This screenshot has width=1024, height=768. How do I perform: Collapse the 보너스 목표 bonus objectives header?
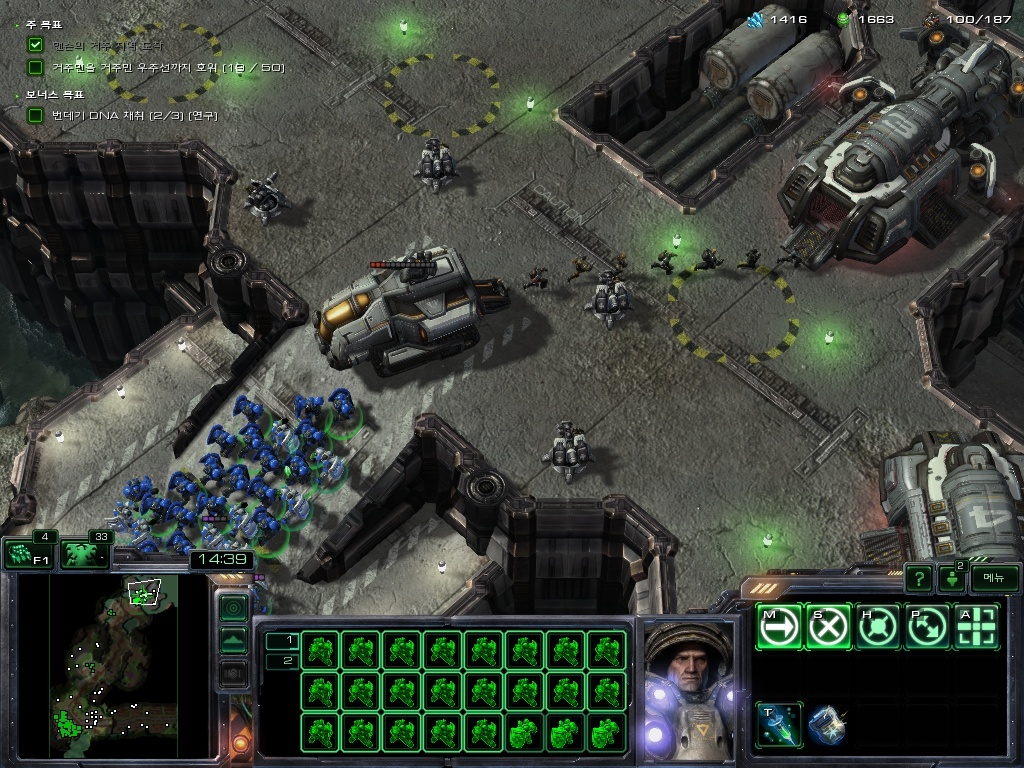point(52,94)
